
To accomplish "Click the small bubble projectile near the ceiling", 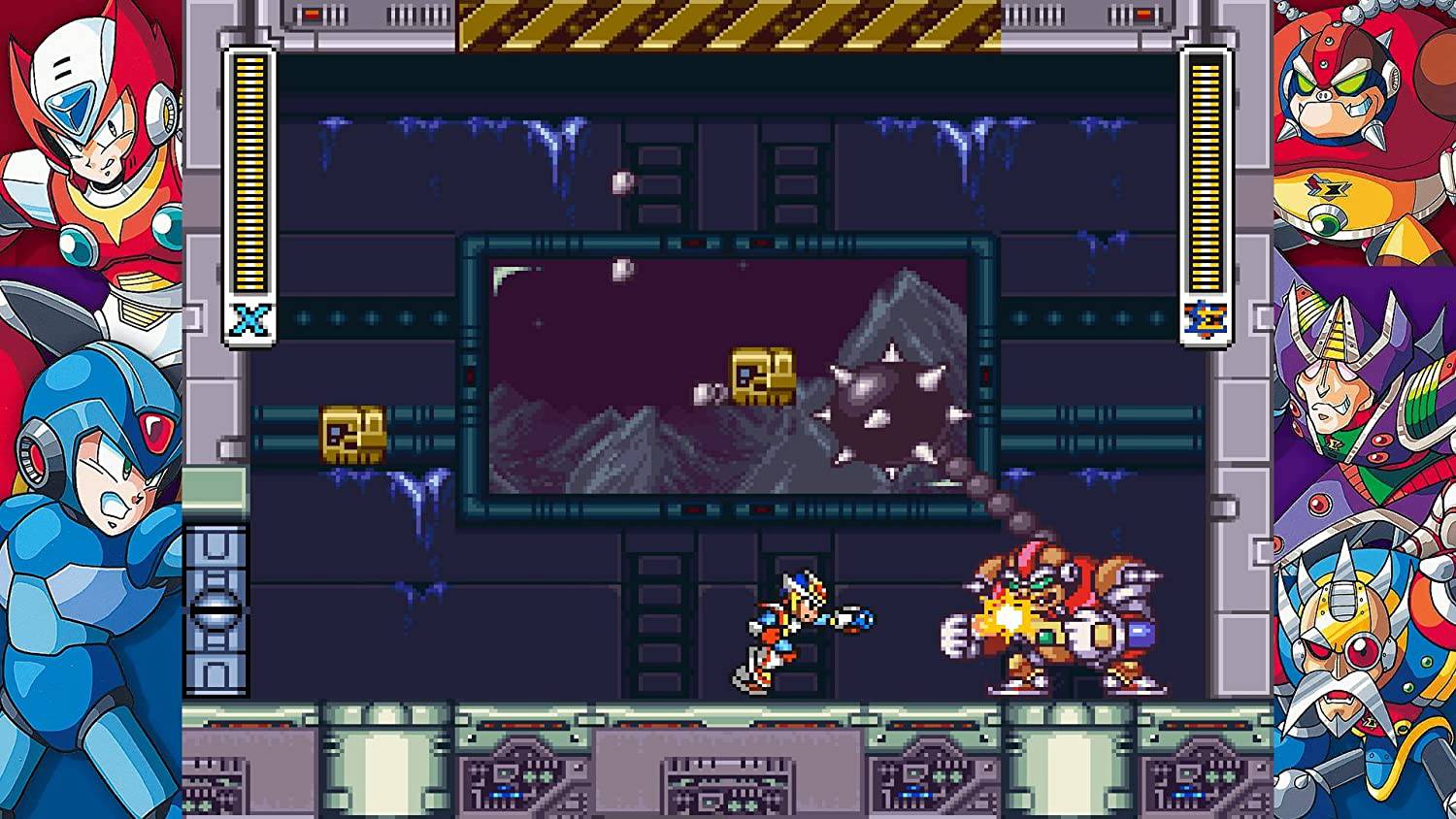I will [x=623, y=180].
